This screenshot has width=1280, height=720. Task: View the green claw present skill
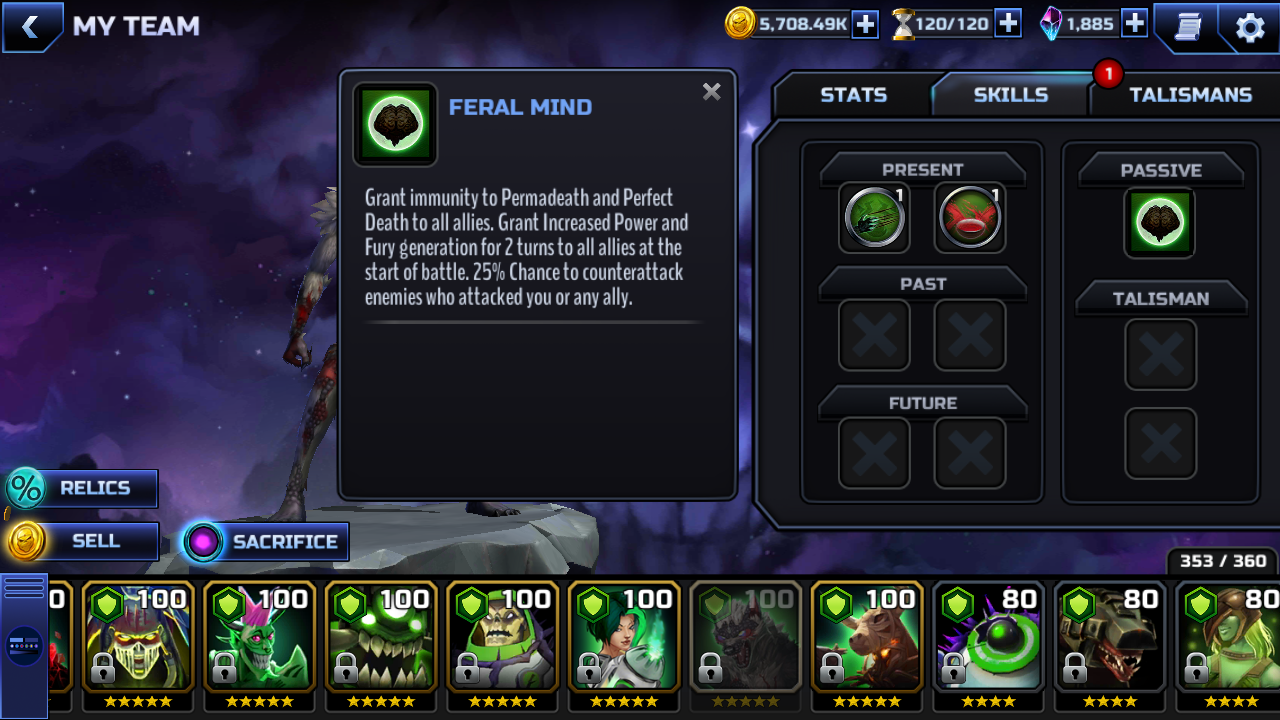[x=874, y=217]
